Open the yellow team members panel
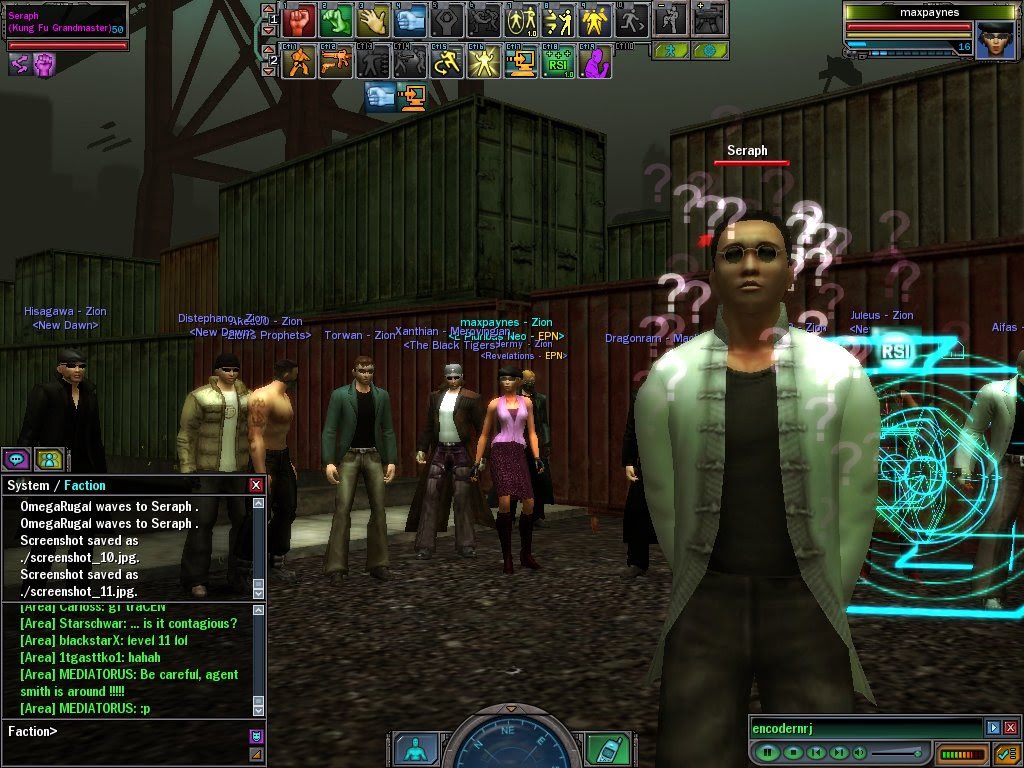The width and height of the screenshot is (1024, 768). point(49,459)
